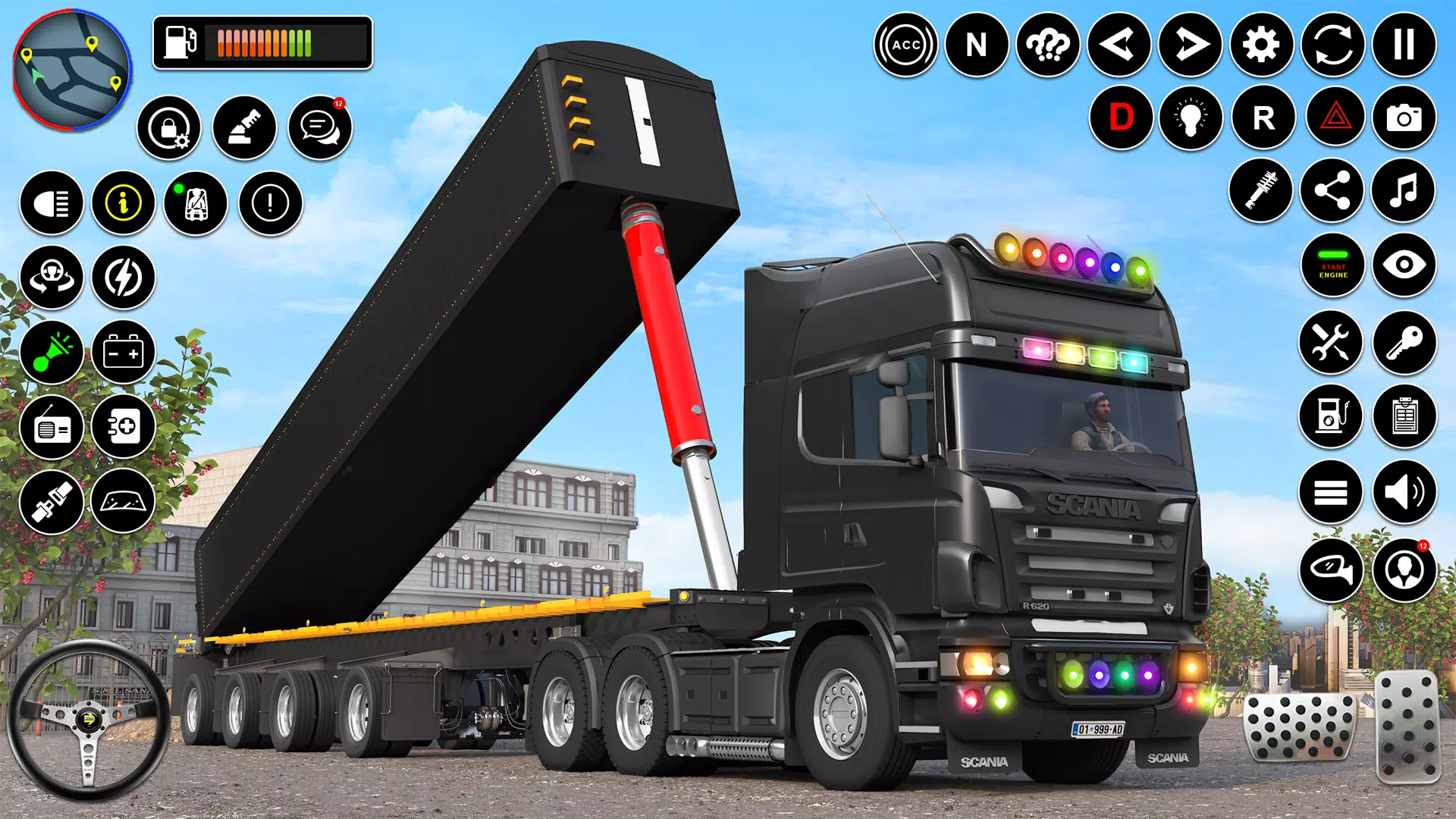Activate the right turn signal arrow
The width and height of the screenshot is (1456, 819).
coord(1190,45)
